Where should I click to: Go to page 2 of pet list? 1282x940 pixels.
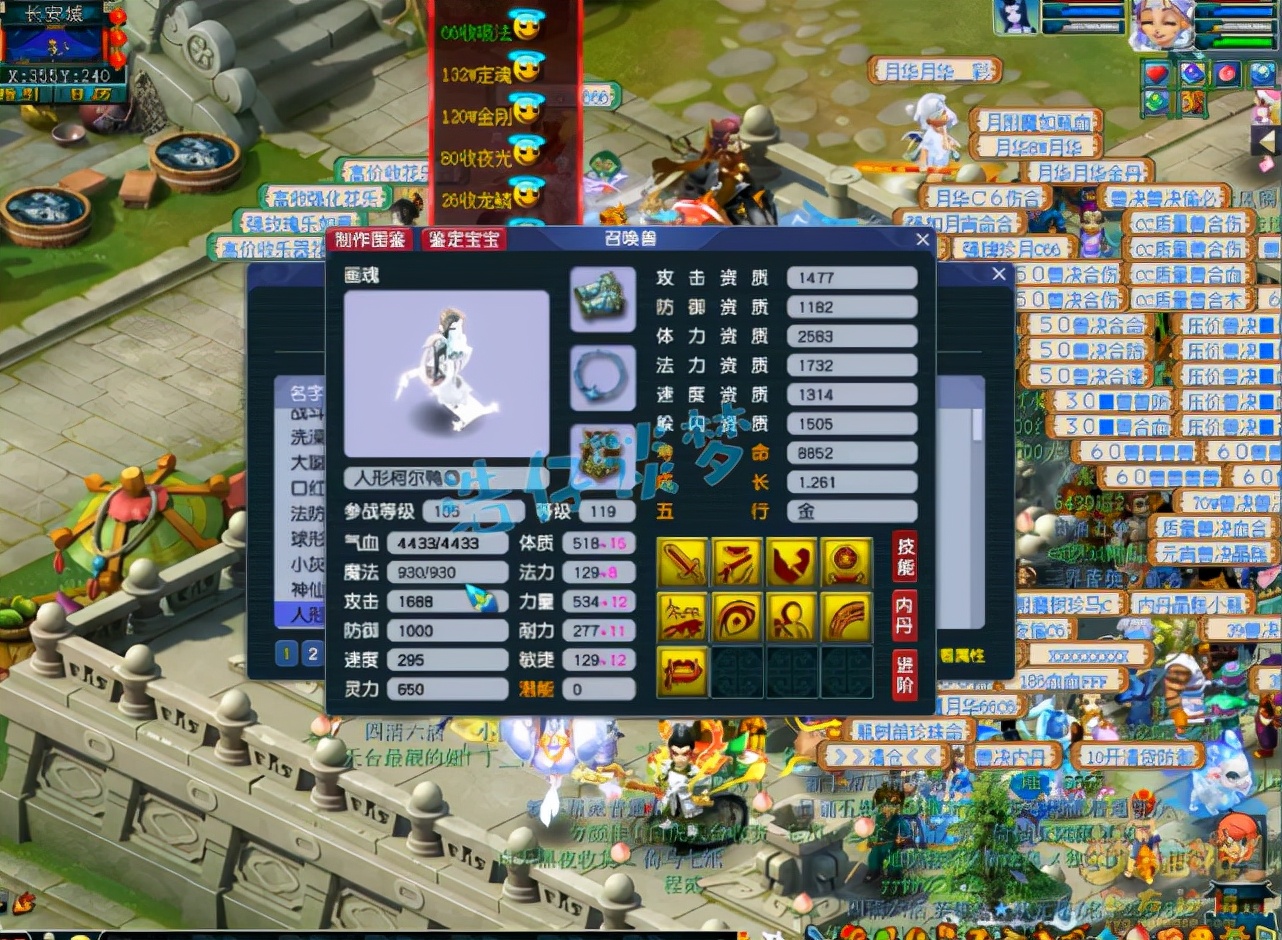[313, 654]
